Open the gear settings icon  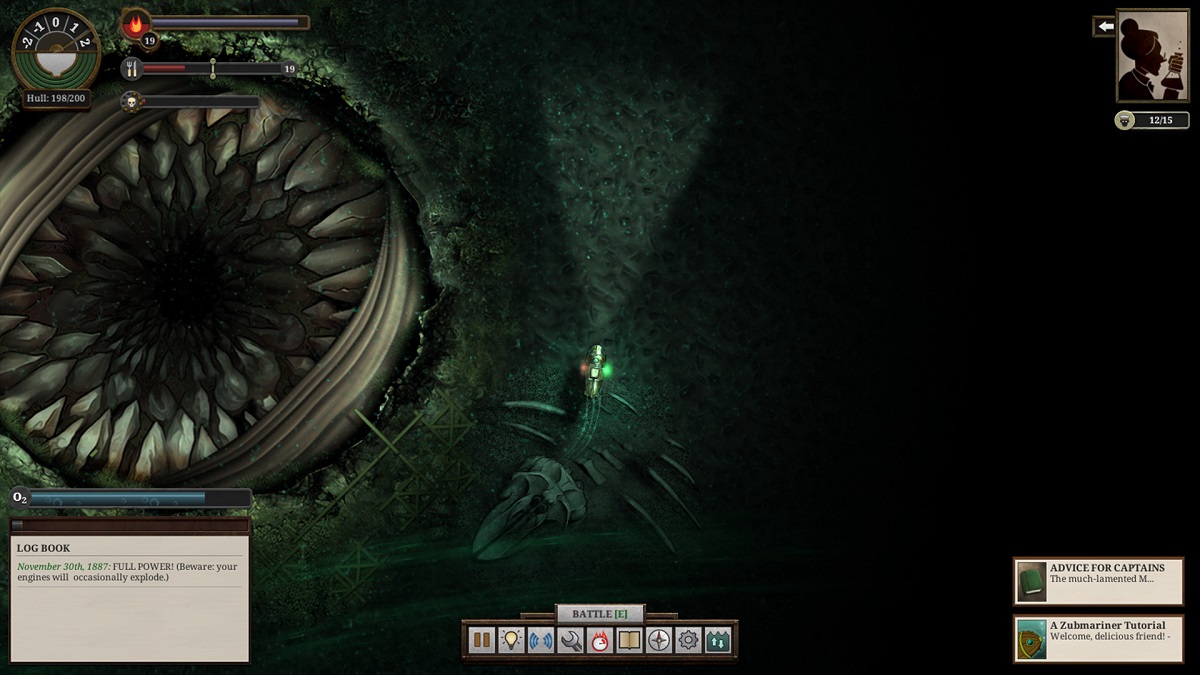coord(688,640)
